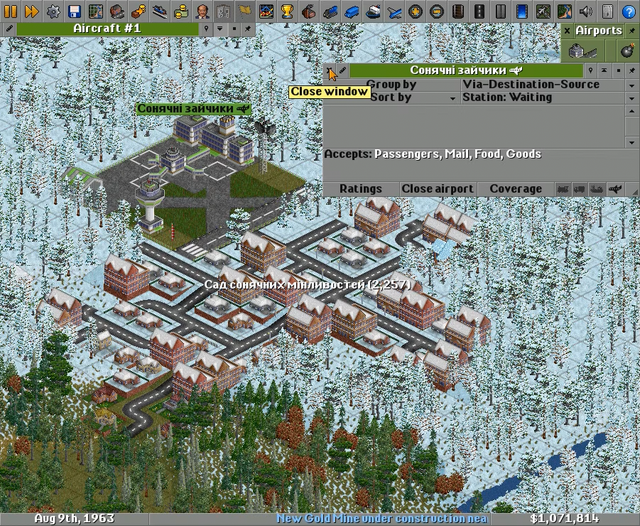Viewport: 640px width, 526px height.
Task: Open the save game floppy disk menu
Action: tap(74, 11)
